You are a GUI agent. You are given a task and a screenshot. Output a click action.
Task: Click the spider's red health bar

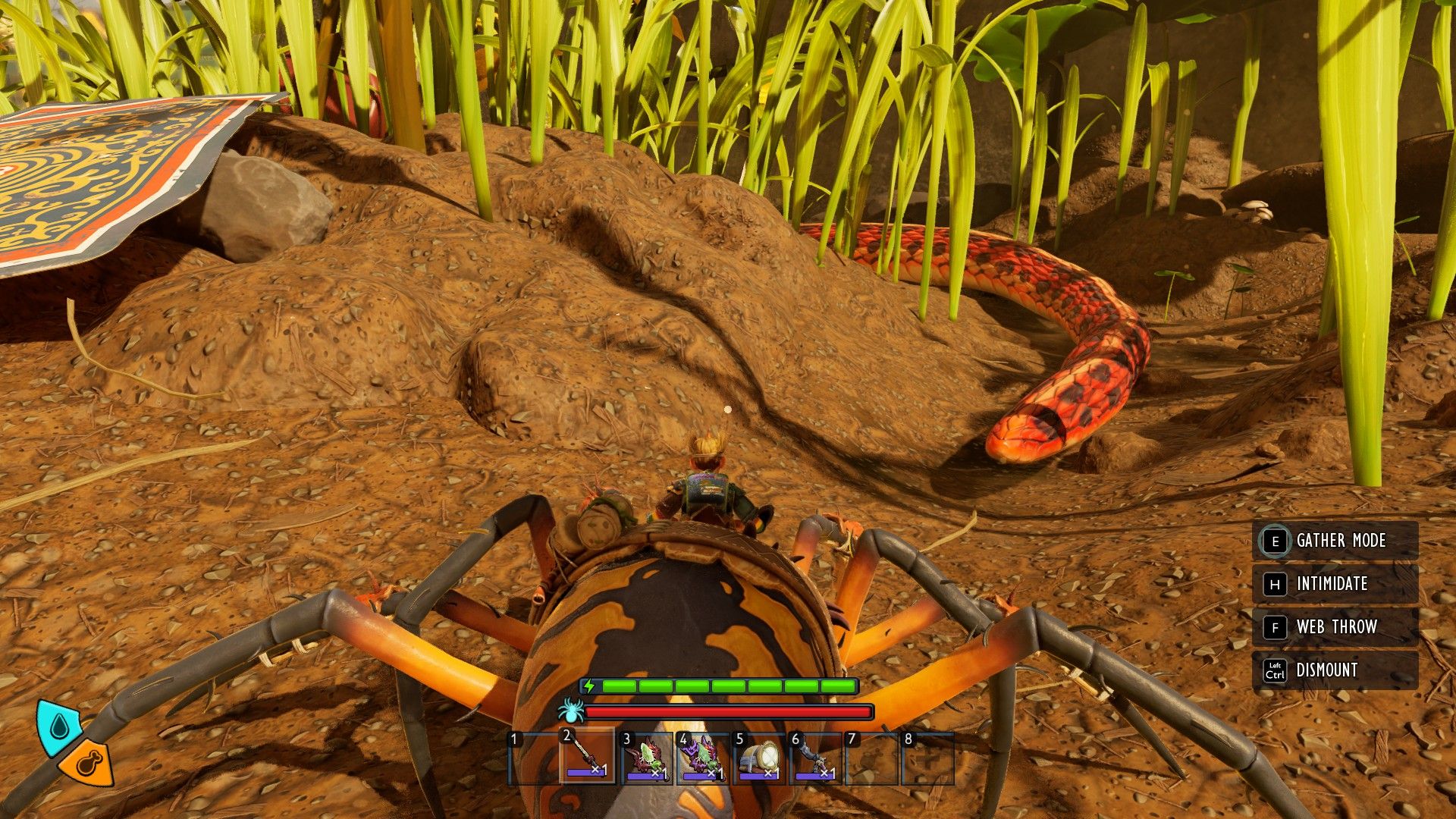(728, 711)
